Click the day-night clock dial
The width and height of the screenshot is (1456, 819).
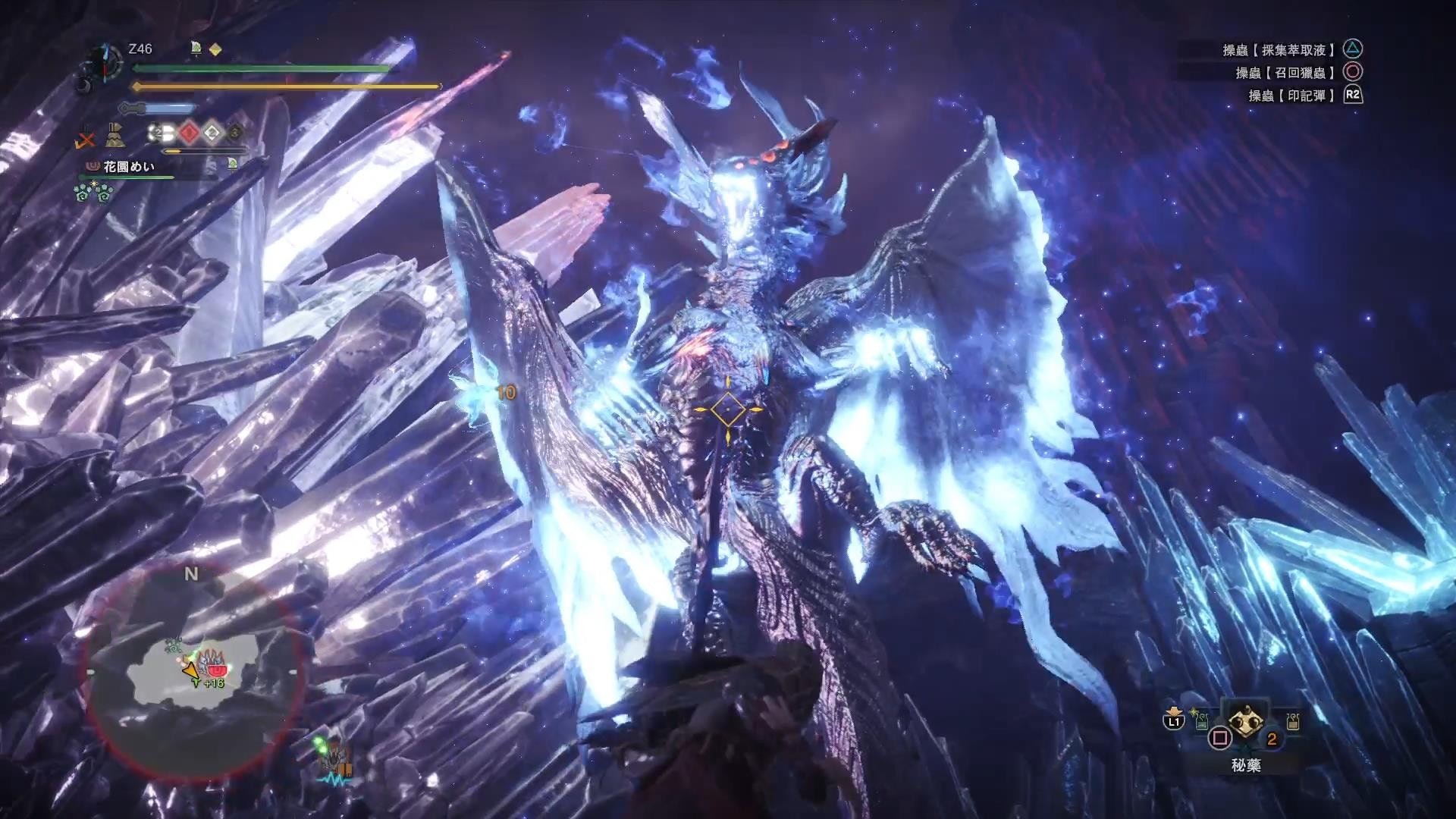tap(102, 64)
